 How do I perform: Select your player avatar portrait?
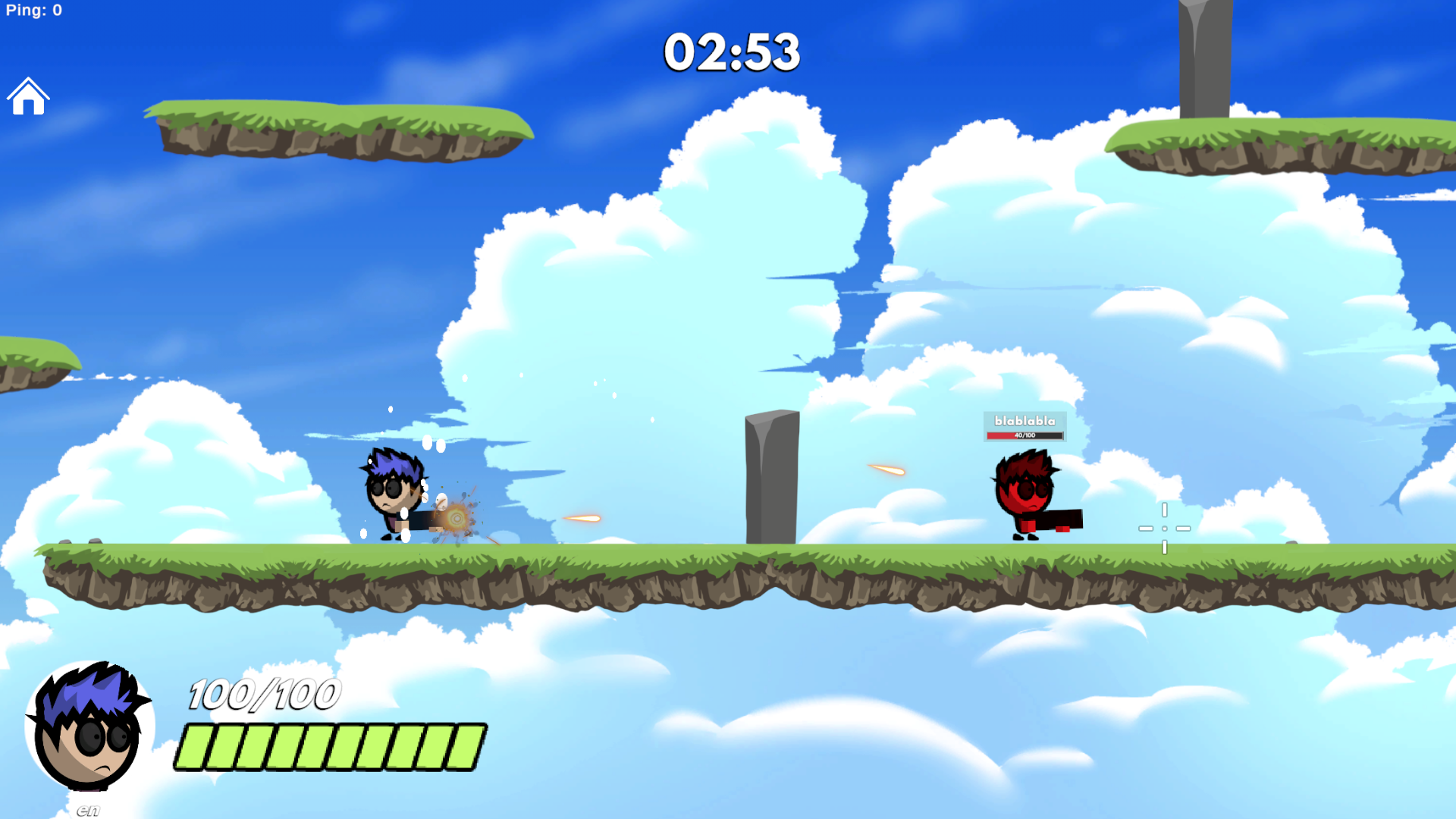pos(89,726)
